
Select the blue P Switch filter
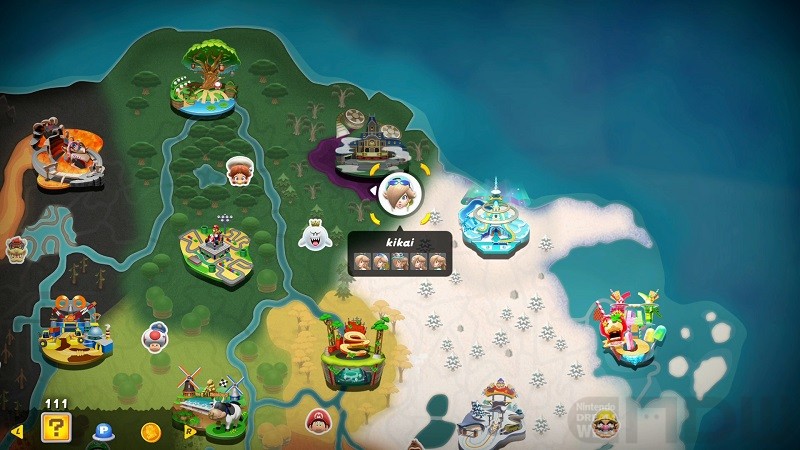pos(102,431)
